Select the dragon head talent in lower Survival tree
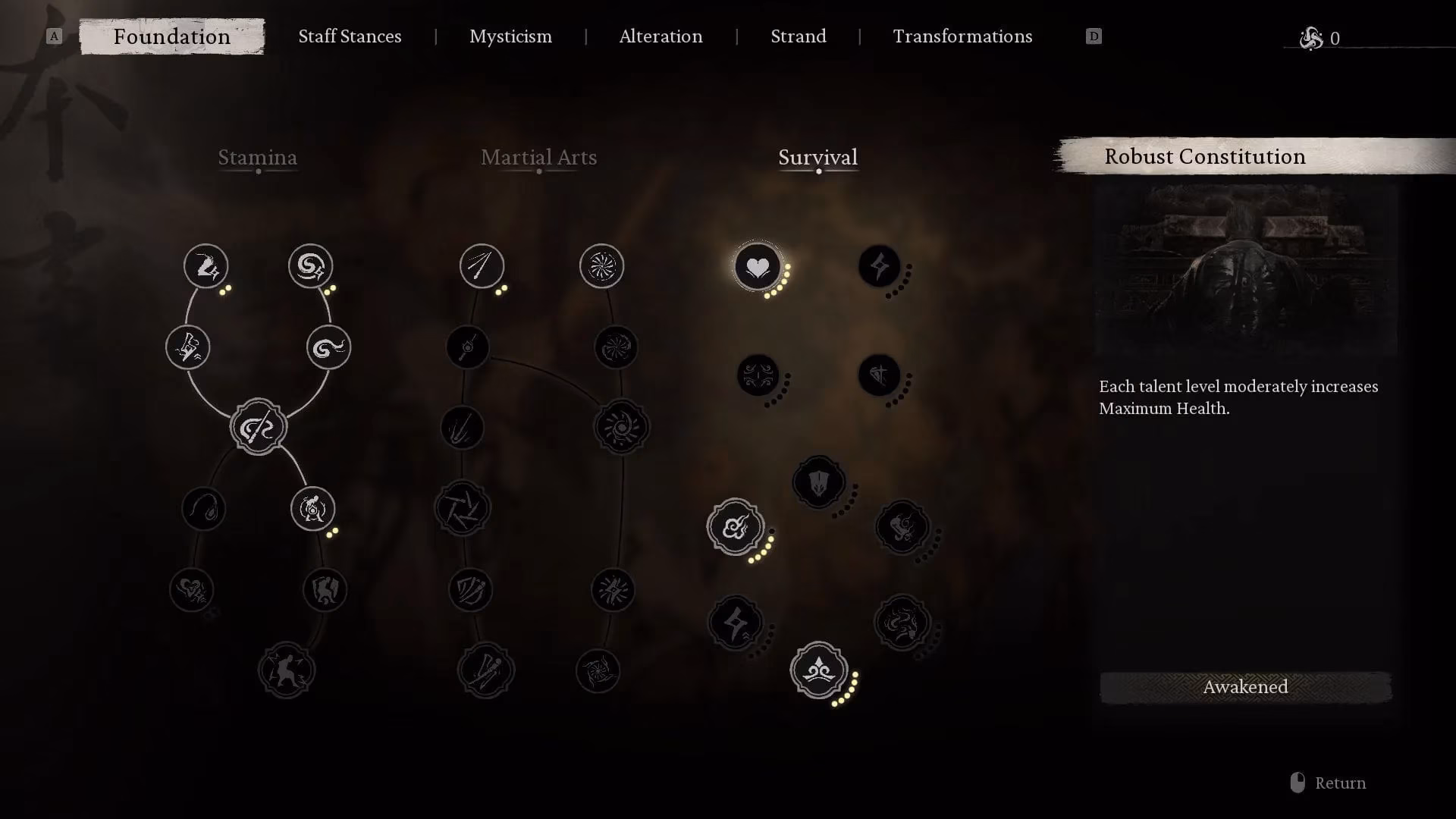The height and width of the screenshot is (819, 1456). [x=902, y=621]
